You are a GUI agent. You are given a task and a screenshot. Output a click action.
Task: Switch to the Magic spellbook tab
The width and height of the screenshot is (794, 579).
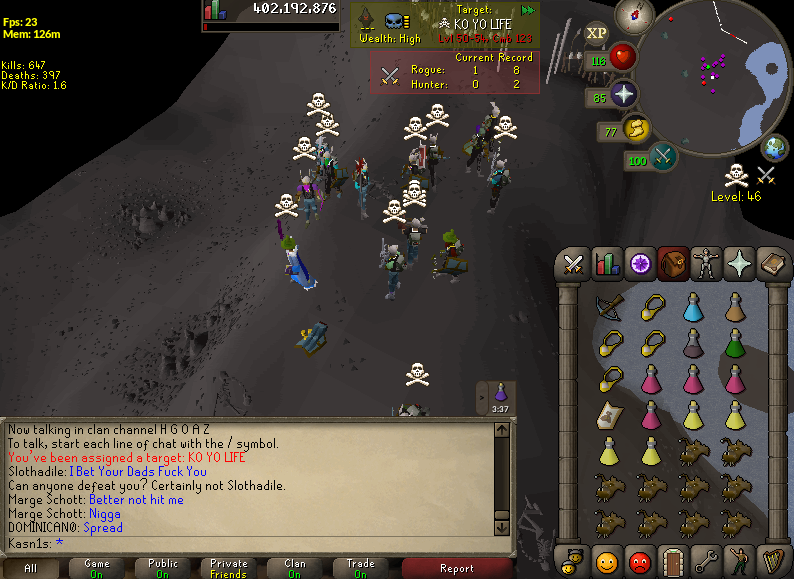771,264
